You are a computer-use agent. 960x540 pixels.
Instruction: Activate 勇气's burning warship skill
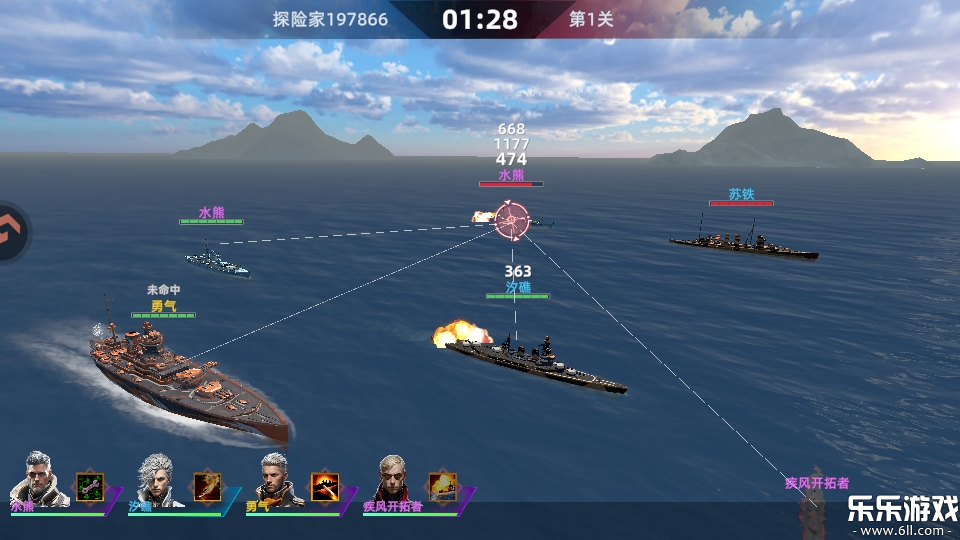(325, 486)
